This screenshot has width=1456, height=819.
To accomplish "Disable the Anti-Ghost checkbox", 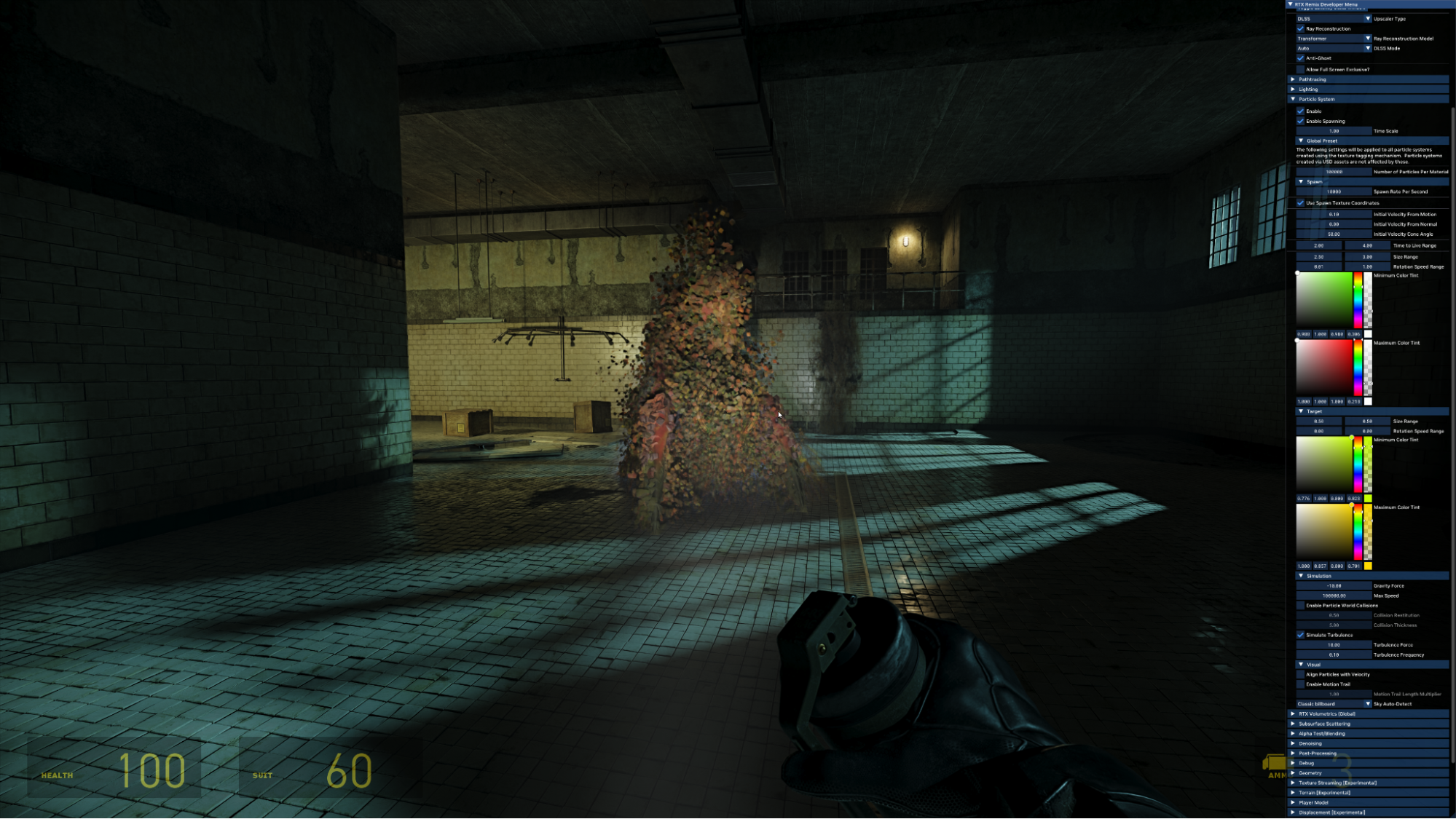I will 1301,58.
